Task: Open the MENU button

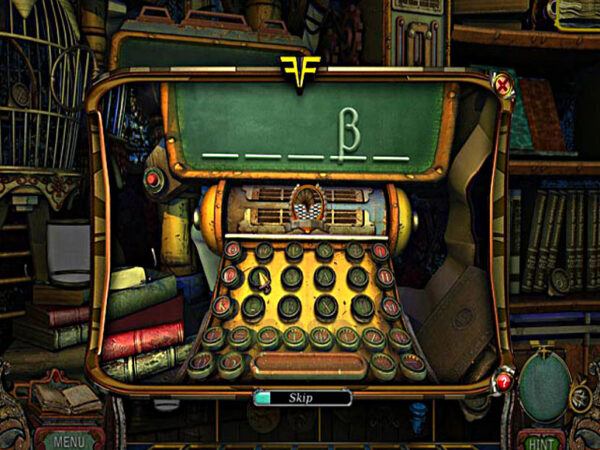Action: coord(69,439)
